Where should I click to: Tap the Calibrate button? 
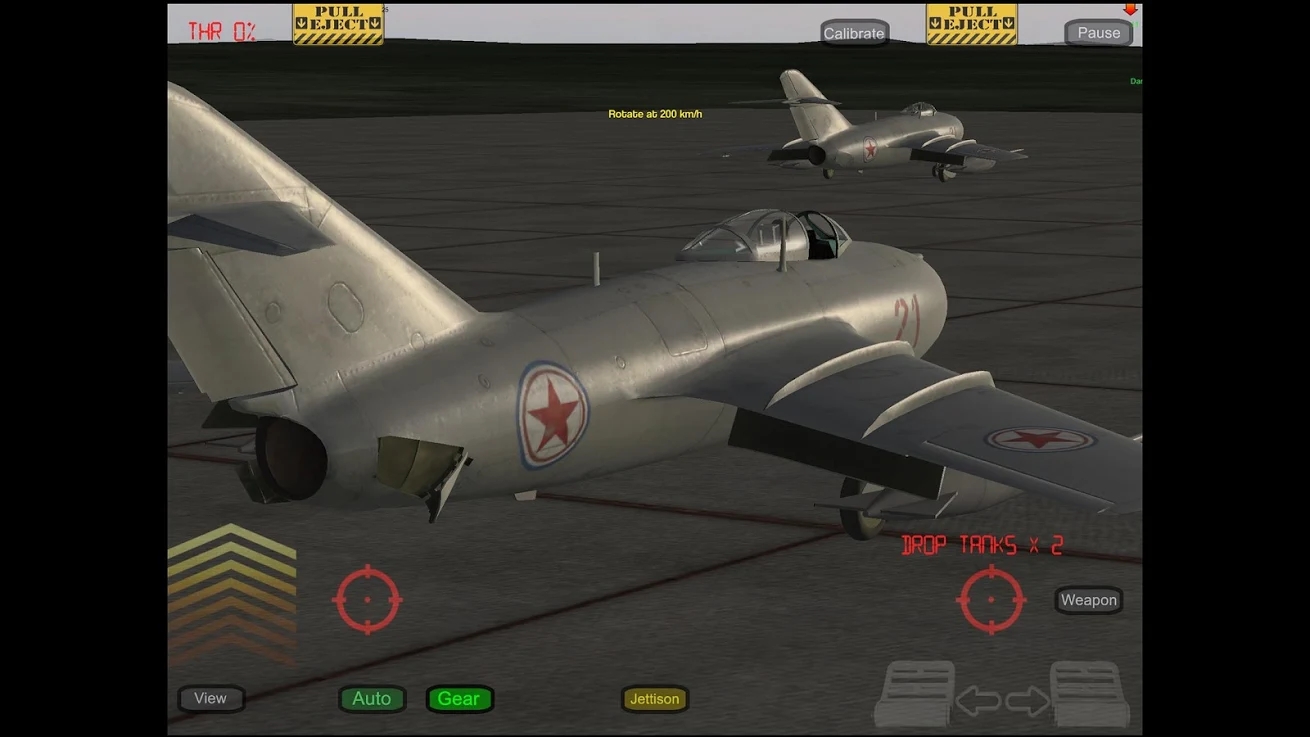point(854,33)
